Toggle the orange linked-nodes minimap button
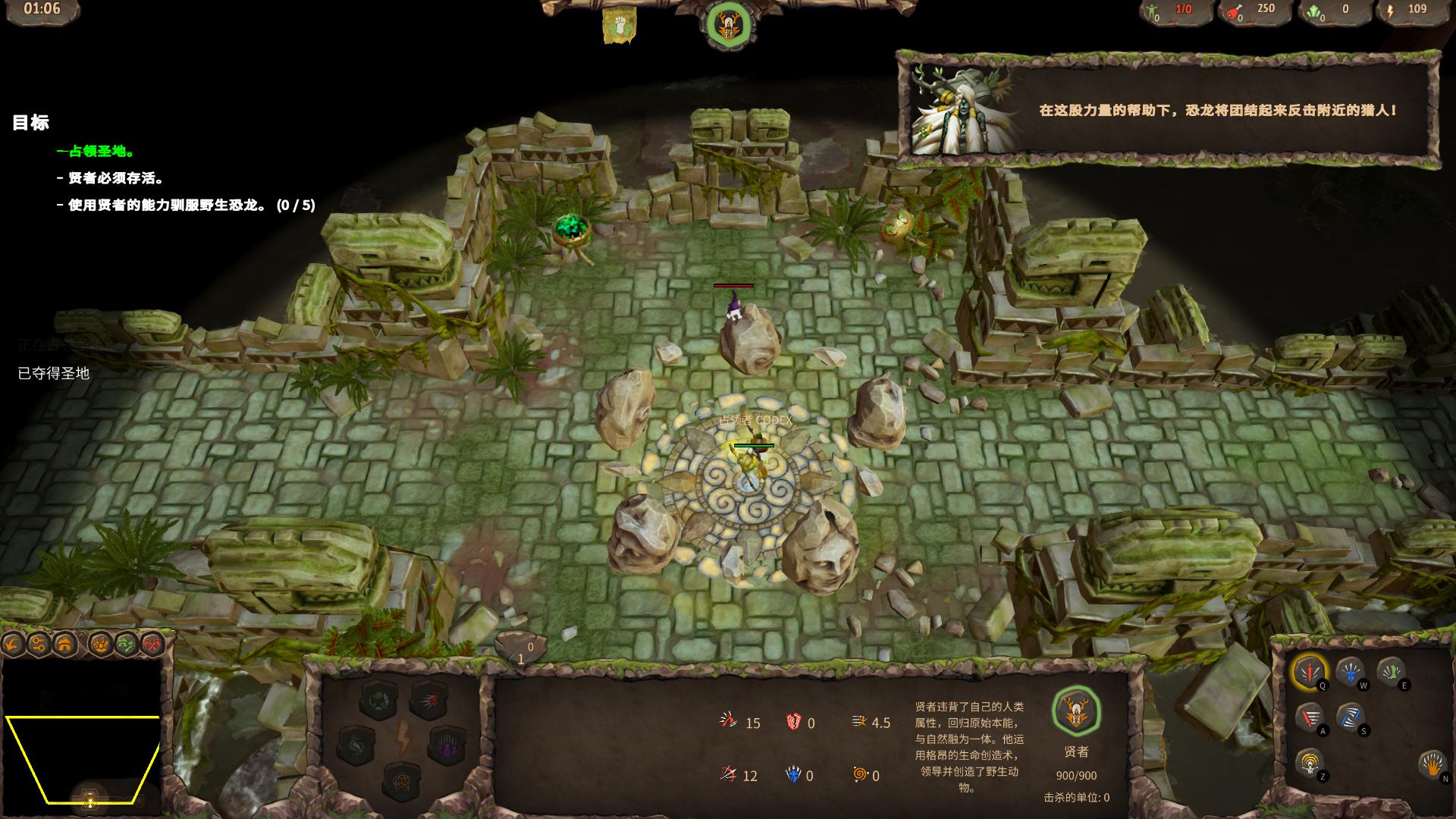The height and width of the screenshot is (819, 1456). point(39,645)
